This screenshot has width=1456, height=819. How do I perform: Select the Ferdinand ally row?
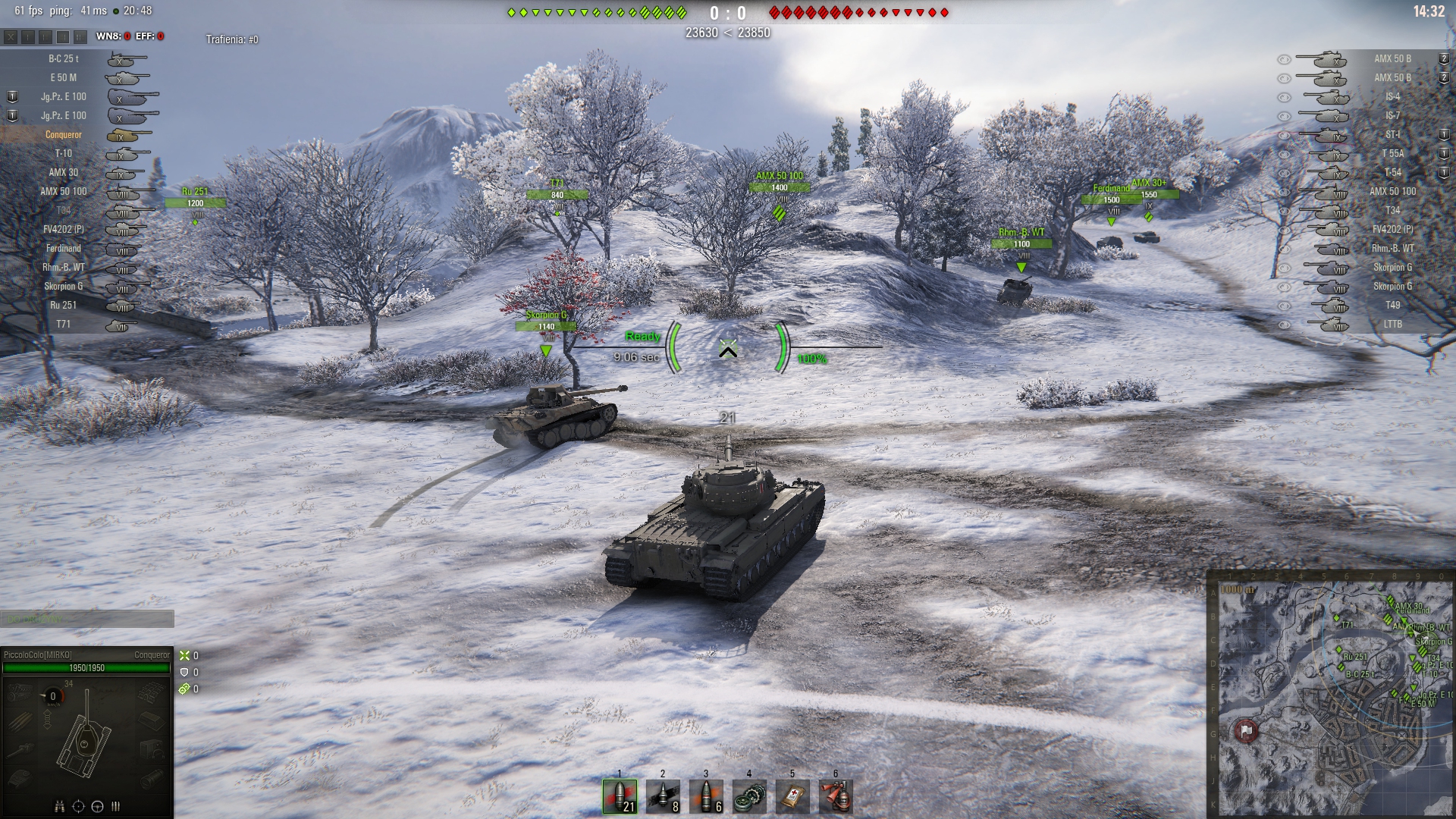tap(64, 248)
